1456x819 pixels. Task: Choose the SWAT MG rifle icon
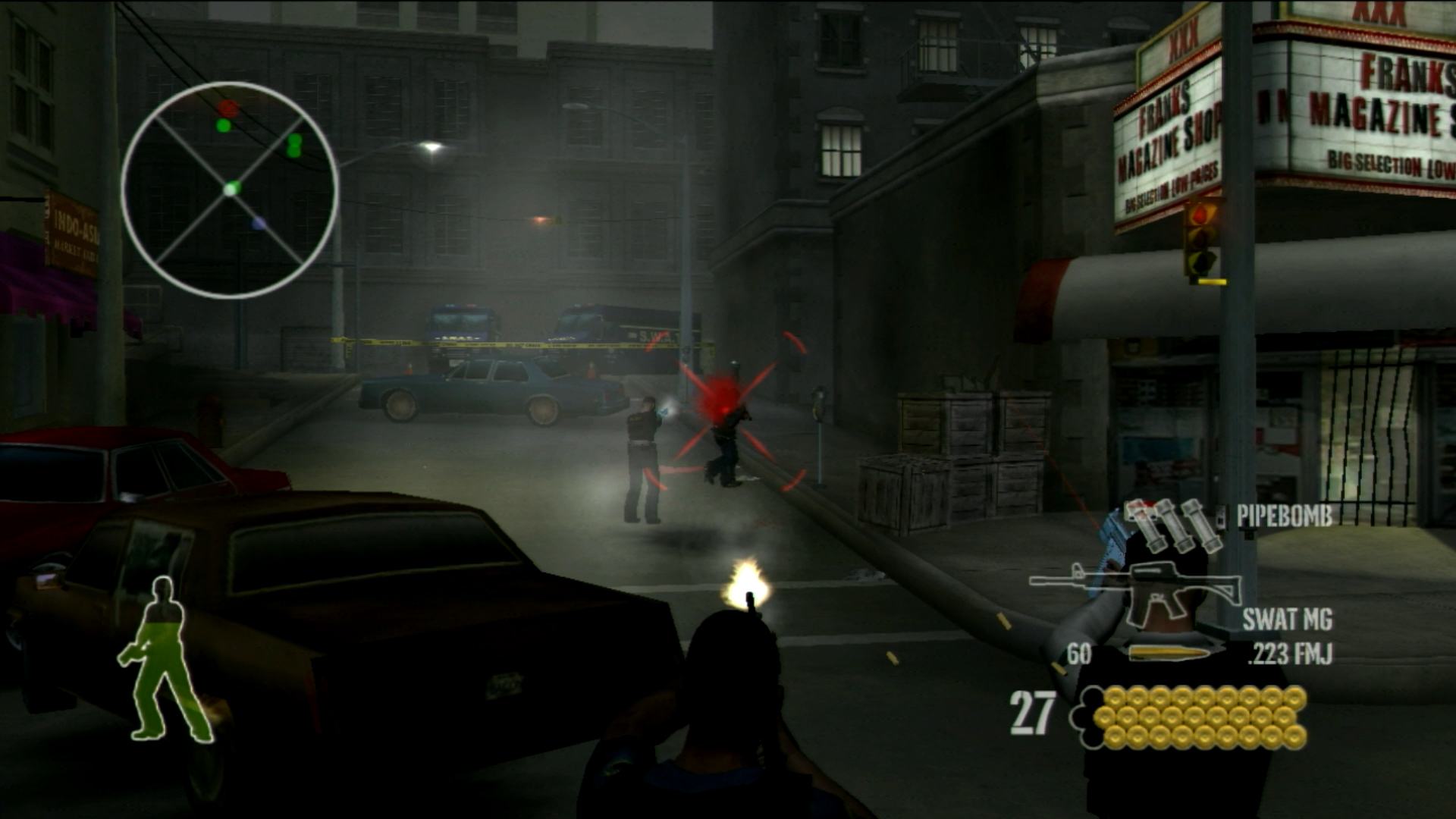pos(1134,591)
